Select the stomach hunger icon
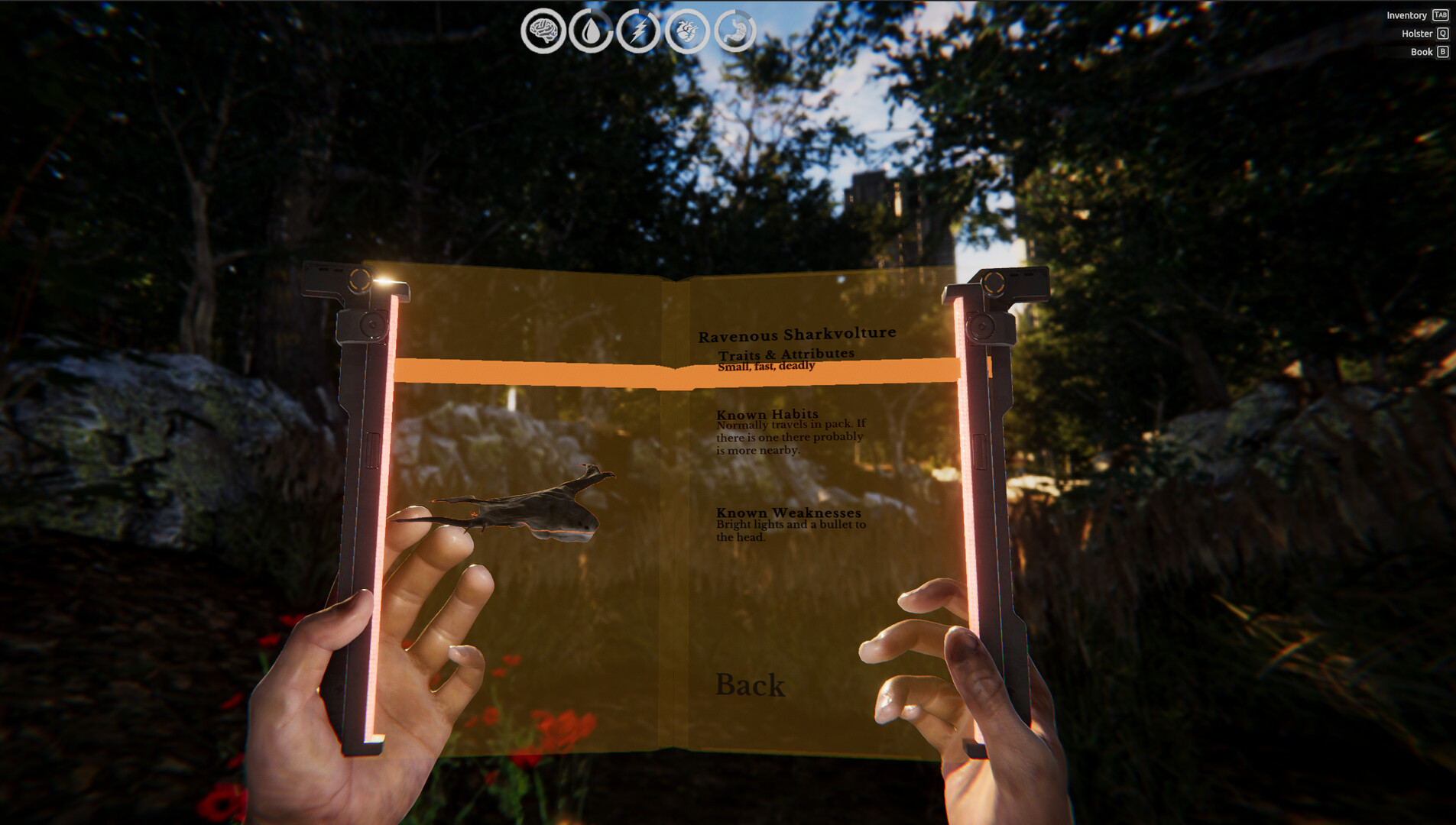 [737, 31]
